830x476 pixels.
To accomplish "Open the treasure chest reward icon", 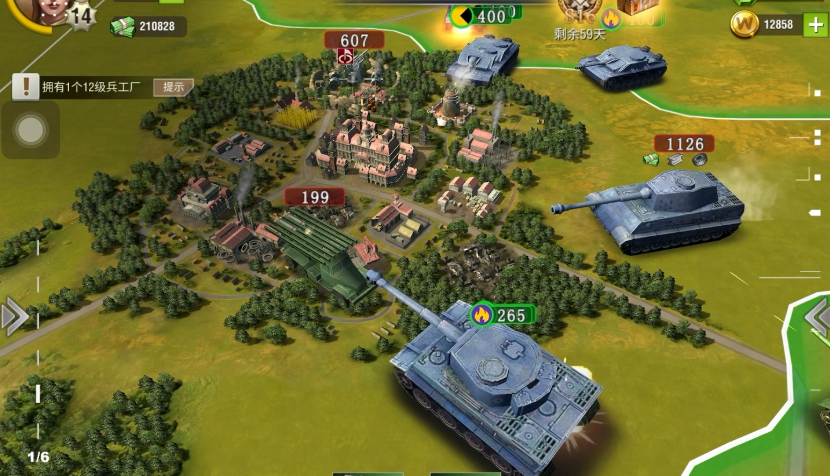I will 635,8.
